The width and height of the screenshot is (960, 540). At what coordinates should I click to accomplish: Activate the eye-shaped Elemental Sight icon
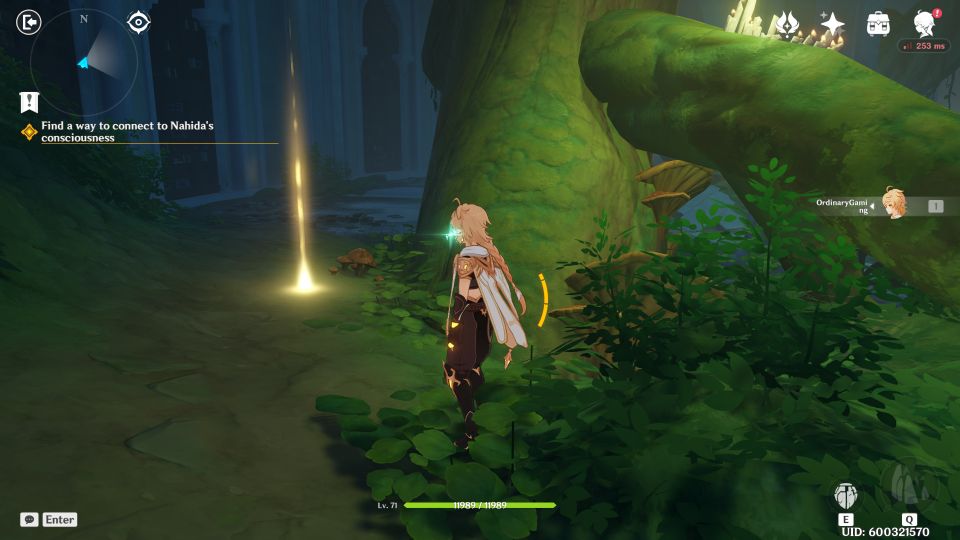point(138,22)
